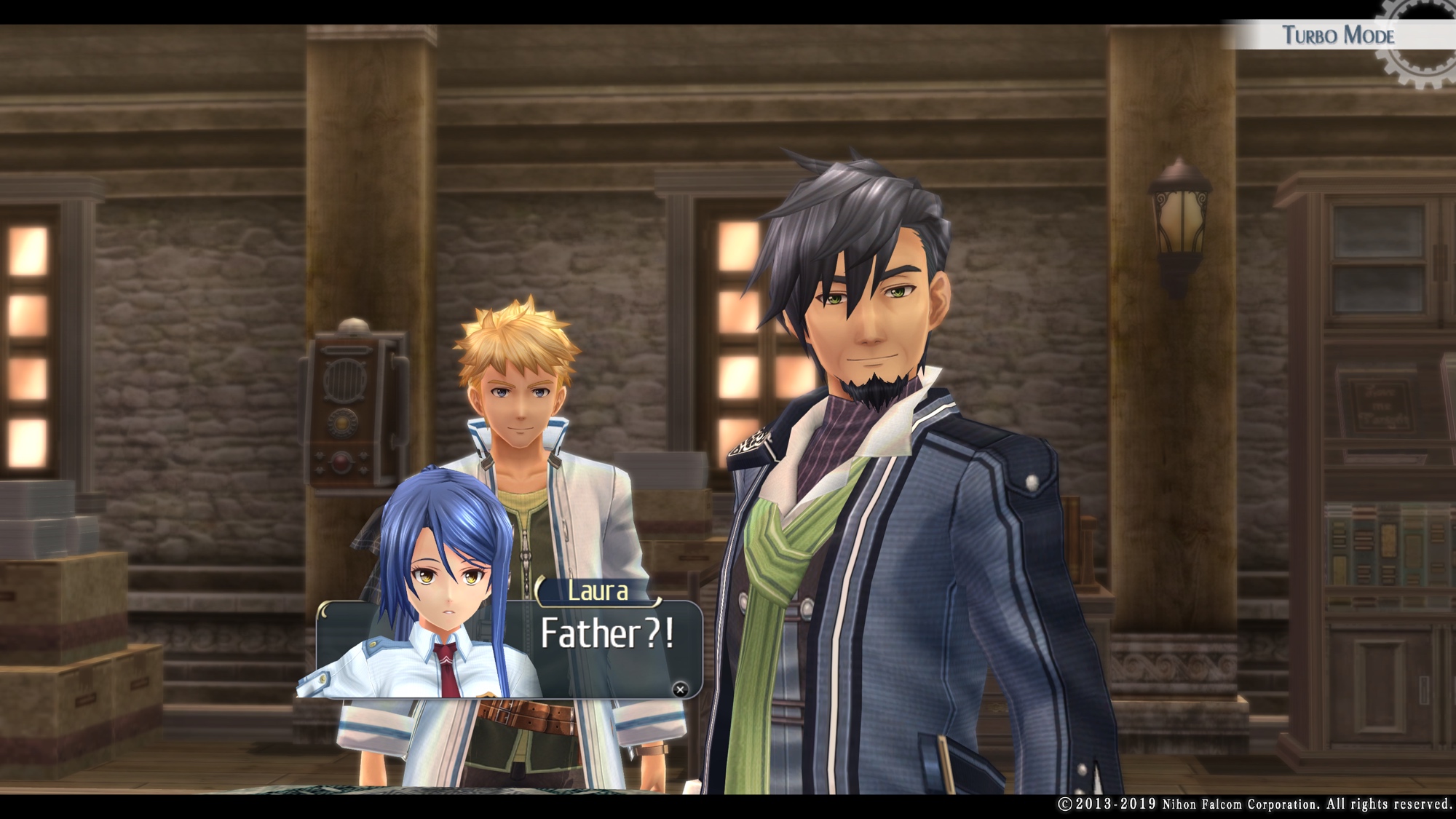Advance Laura's "Father?!" dialogue box
The width and height of the screenshot is (1456, 819).
pyautogui.click(x=680, y=689)
